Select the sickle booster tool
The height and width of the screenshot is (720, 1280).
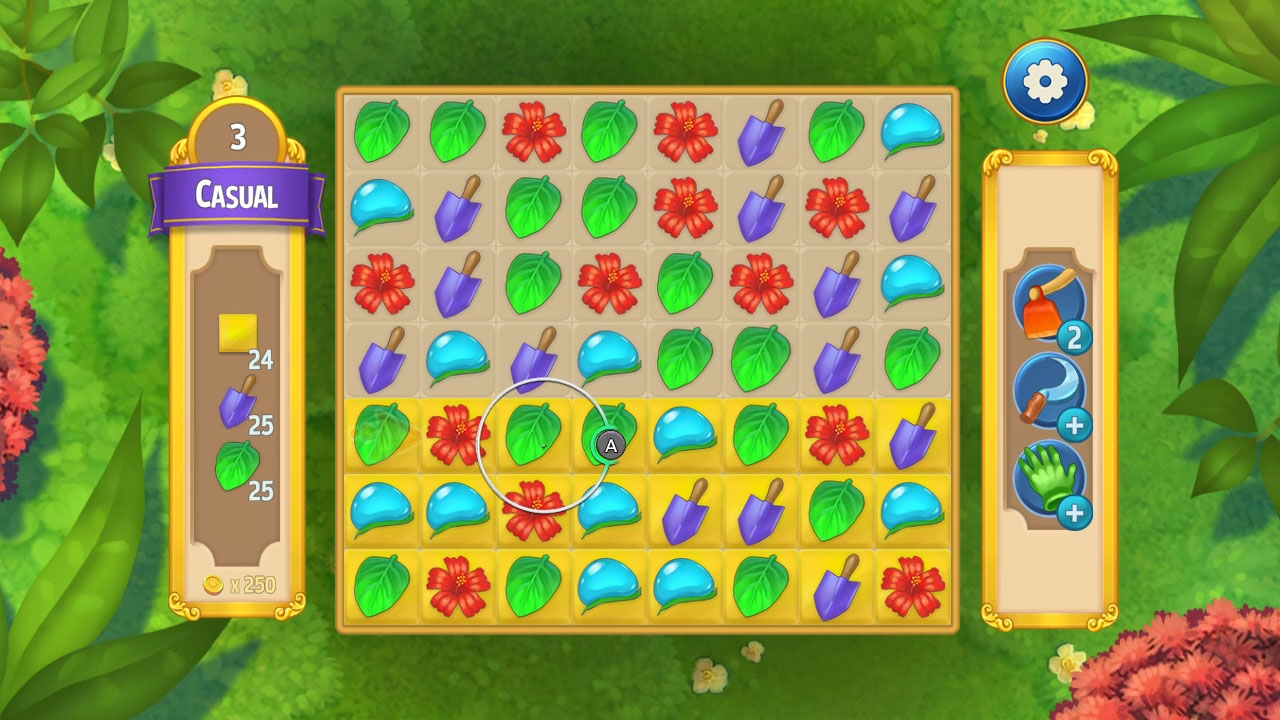pos(1050,392)
